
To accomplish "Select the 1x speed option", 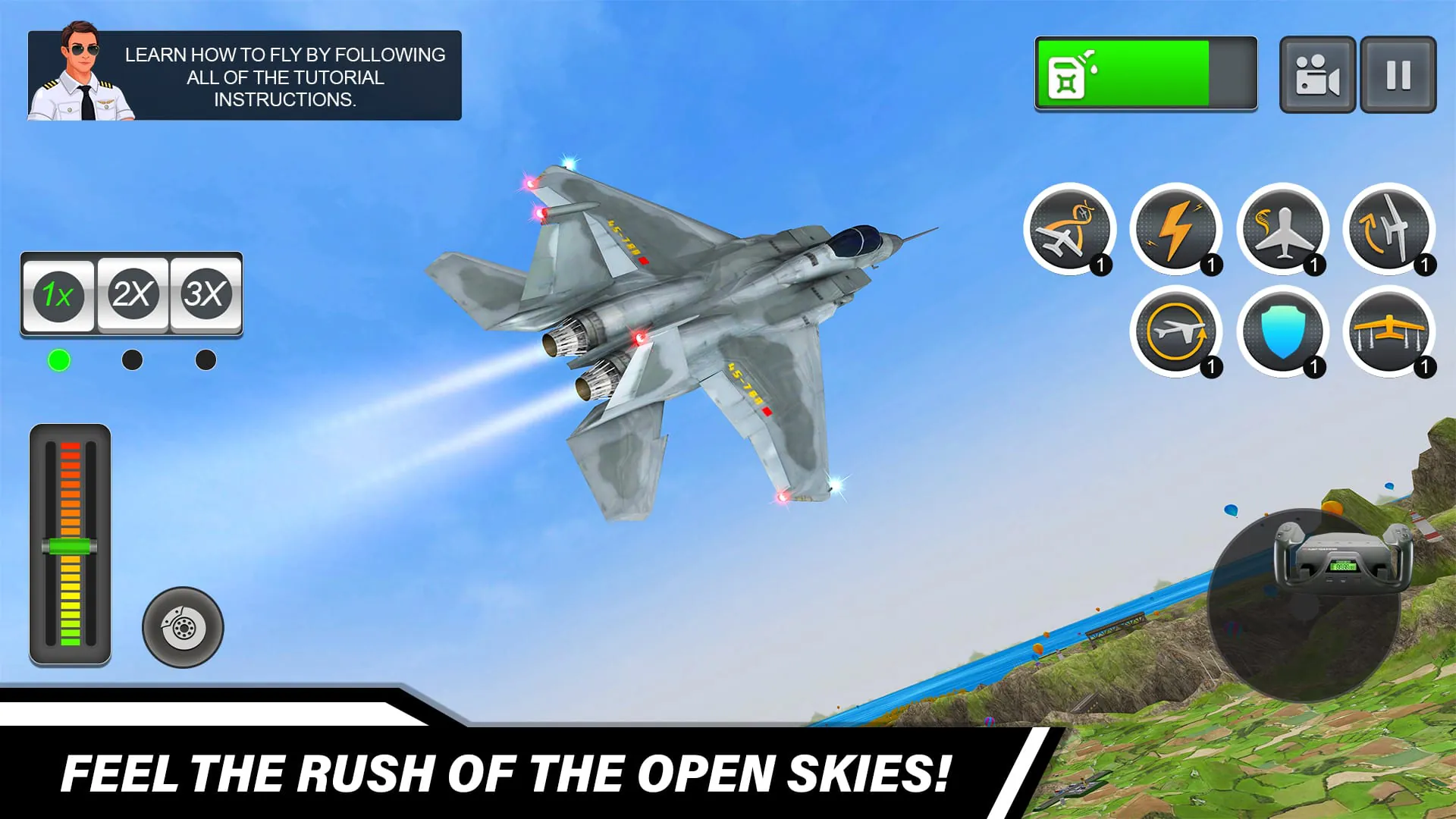I will click(58, 296).
